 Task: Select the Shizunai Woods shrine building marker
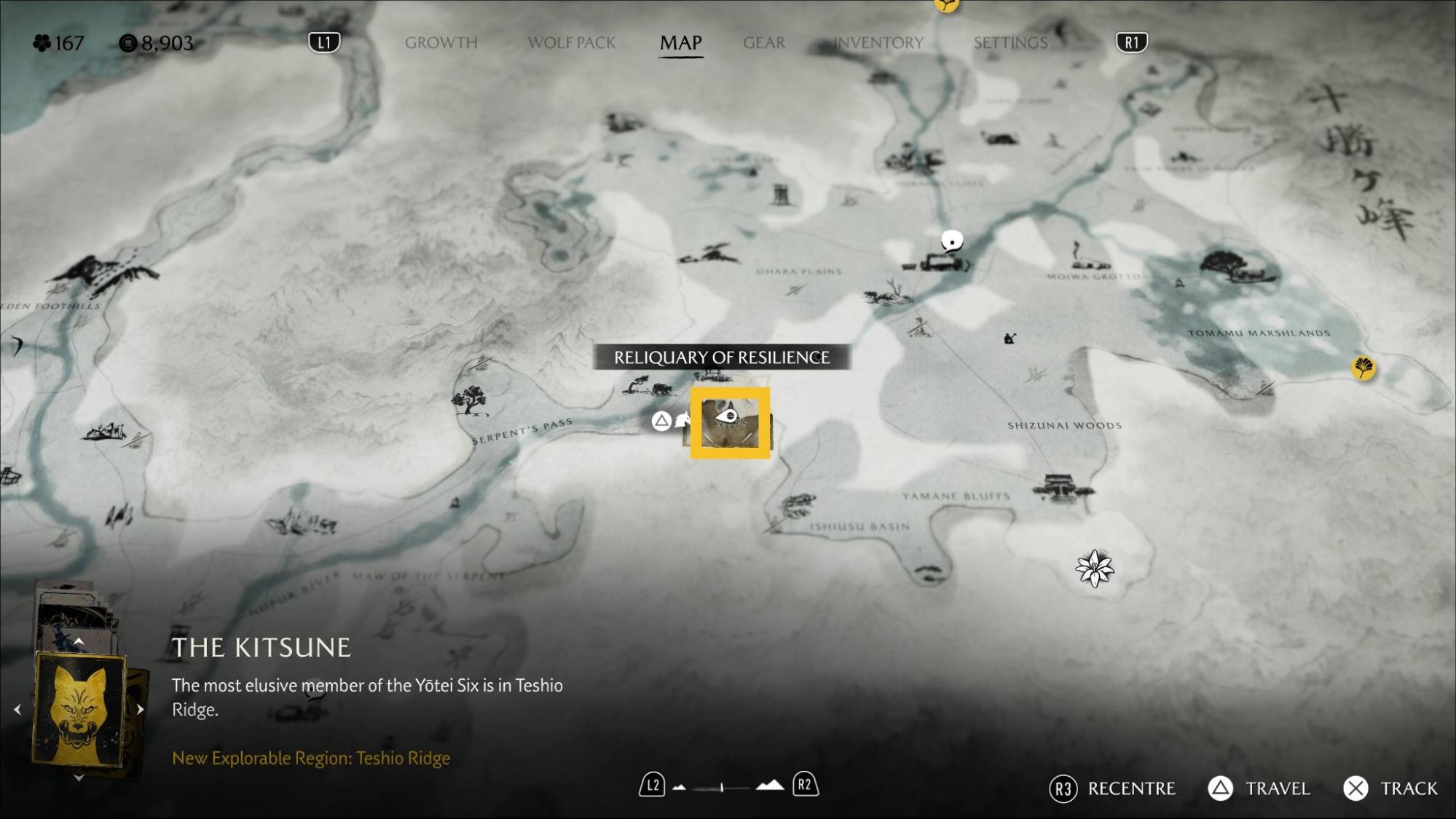pyautogui.click(x=1063, y=486)
